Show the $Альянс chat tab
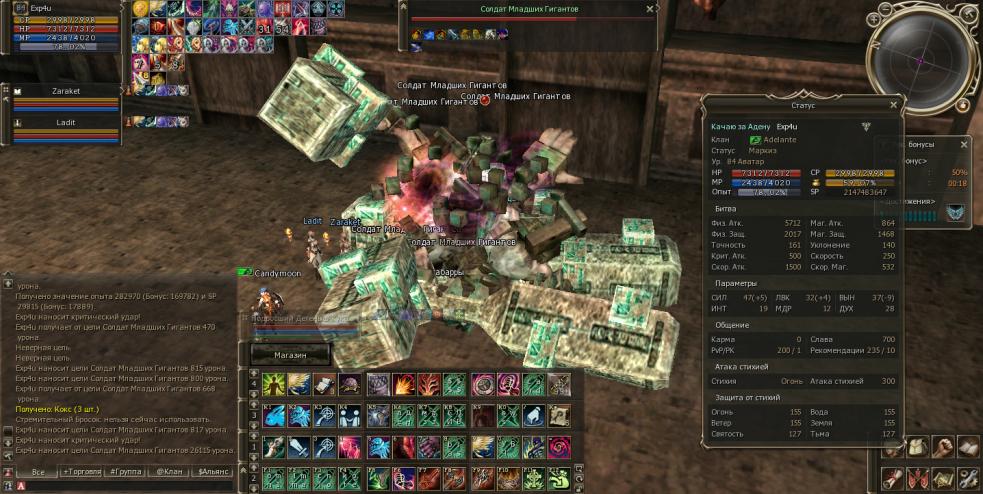 coord(216,471)
